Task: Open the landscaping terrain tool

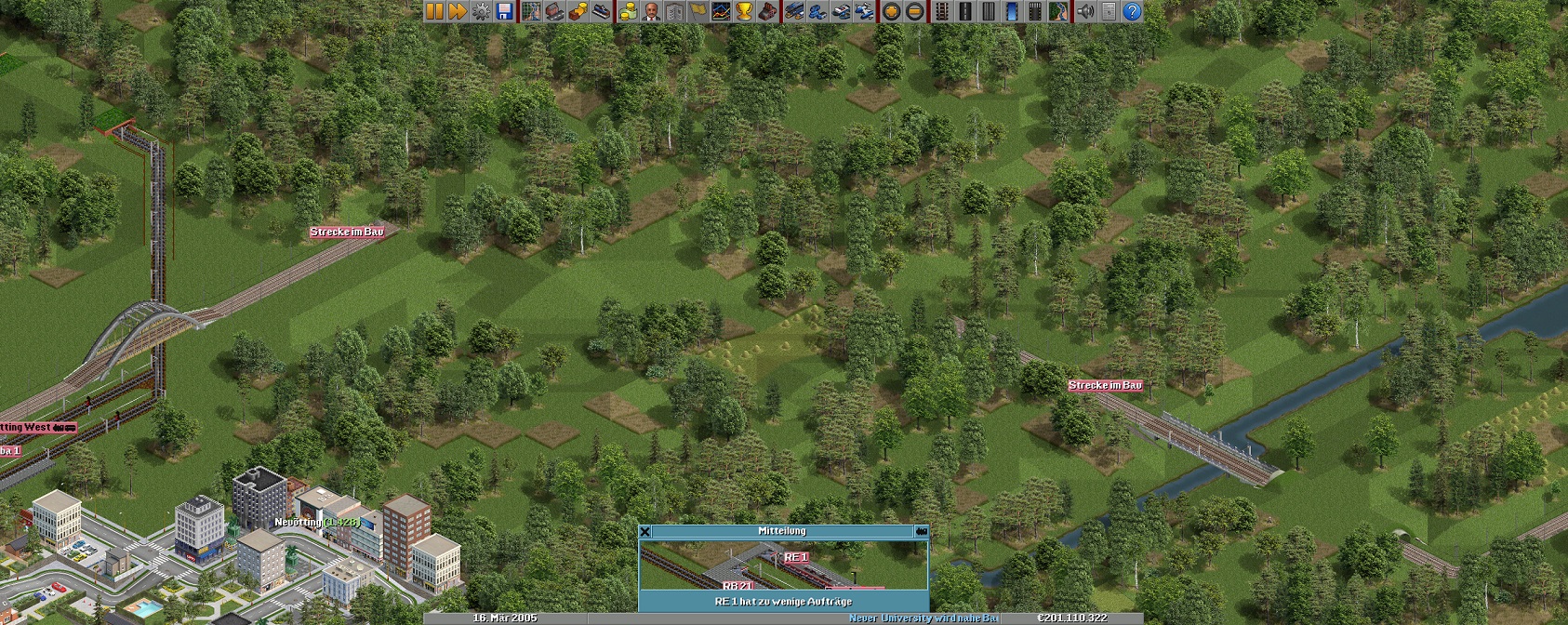Action: tap(1057, 11)
